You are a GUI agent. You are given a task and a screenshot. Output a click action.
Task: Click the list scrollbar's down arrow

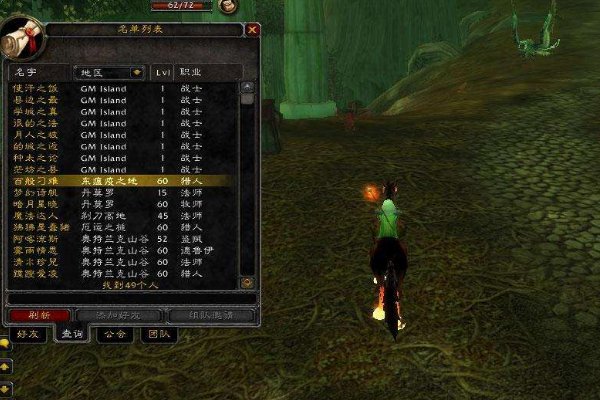click(247, 284)
